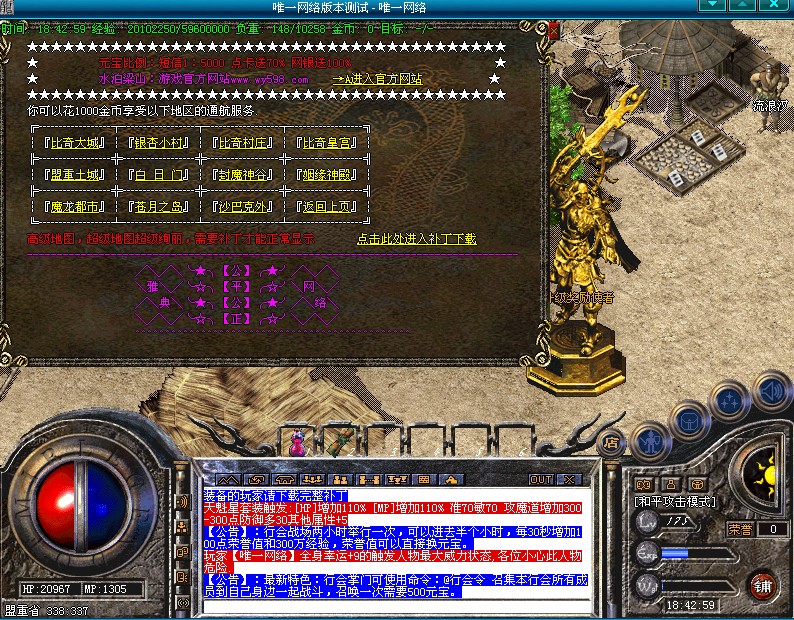Click the round 铺 stall button
This screenshot has width=794, height=620.
763,583
